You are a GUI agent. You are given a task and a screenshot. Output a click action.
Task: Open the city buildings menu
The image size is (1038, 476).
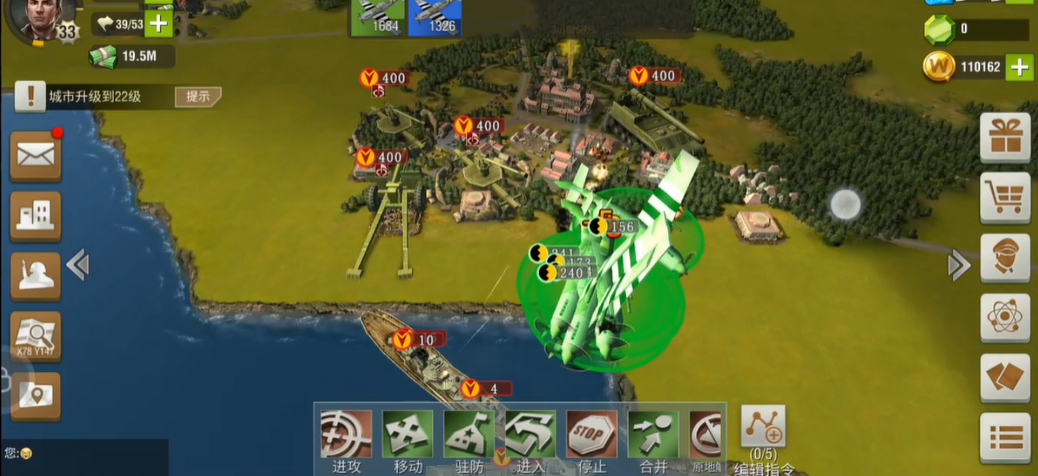pyautogui.click(x=36, y=215)
